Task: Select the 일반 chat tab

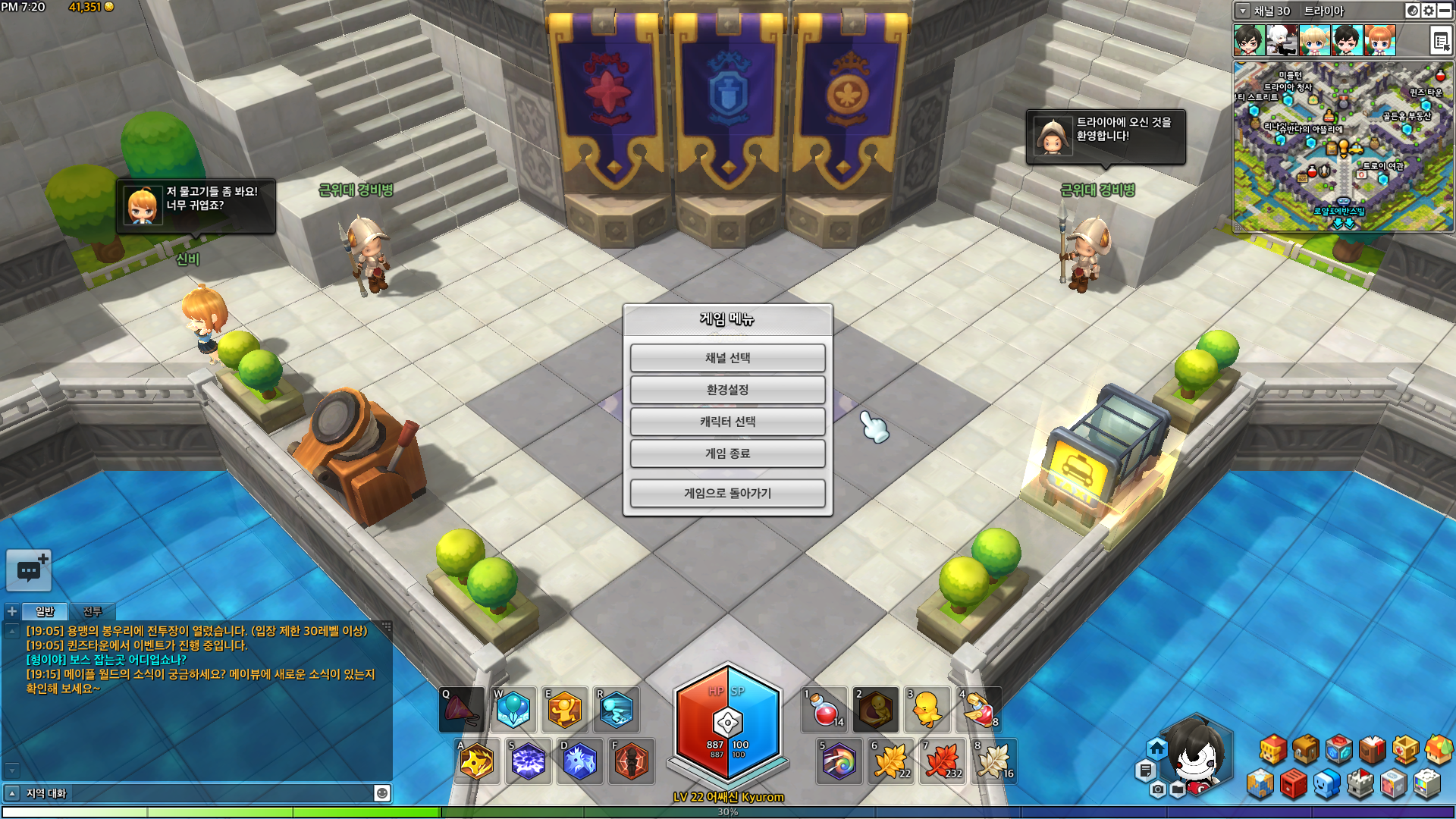Action: pyautogui.click(x=45, y=611)
